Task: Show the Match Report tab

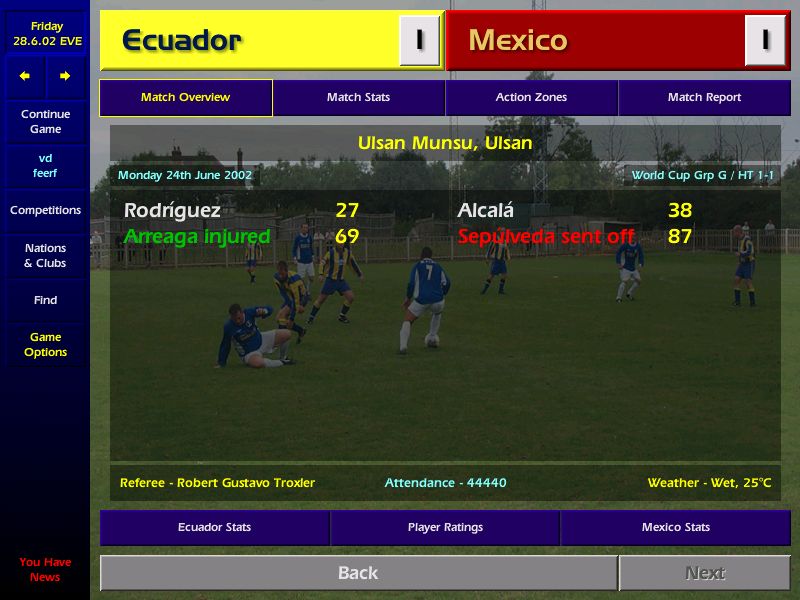Action: click(704, 98)
